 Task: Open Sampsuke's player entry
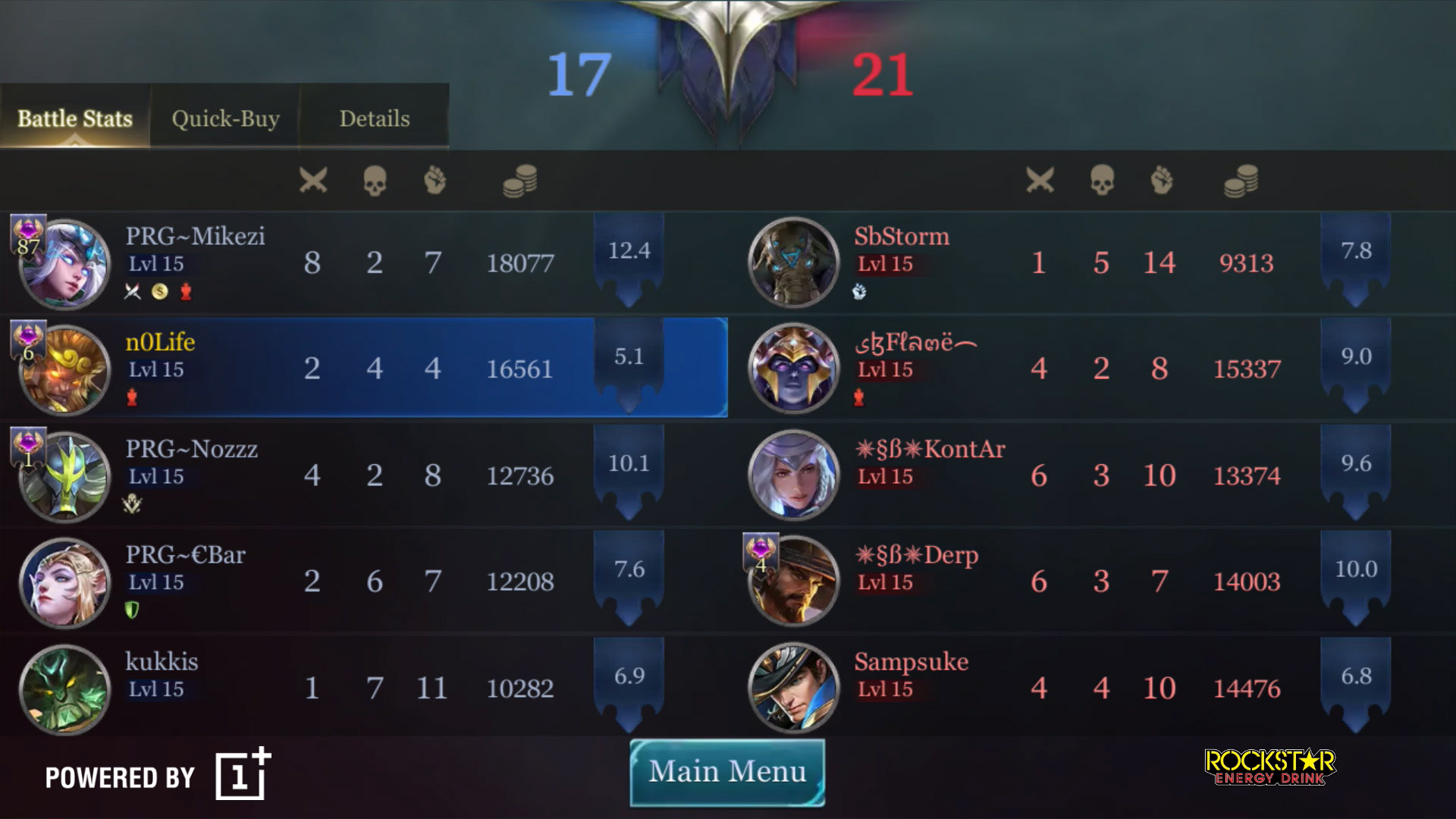(x=1092, y=688)
